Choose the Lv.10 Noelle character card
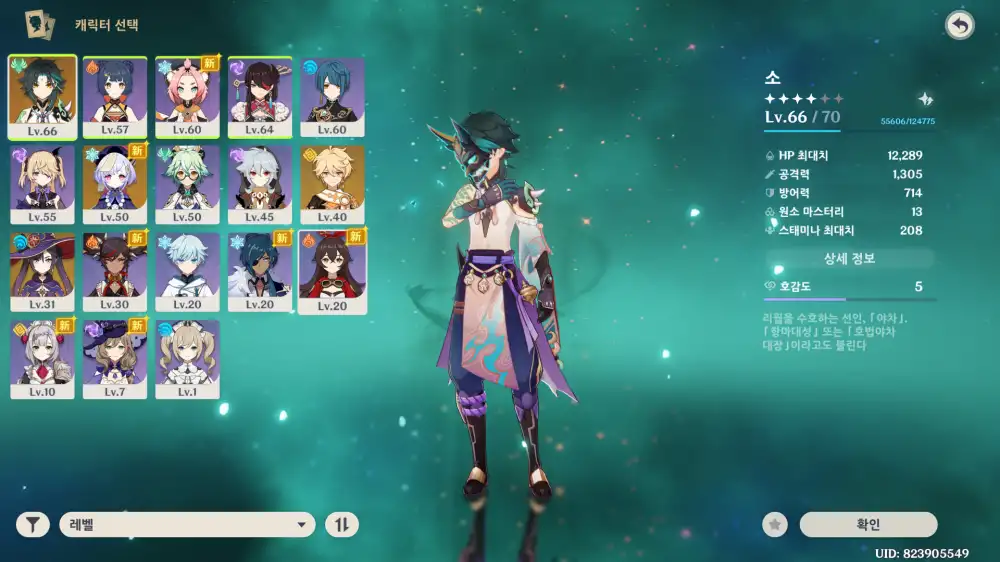This screenshot has width=1000, height=562. (40, 357)
